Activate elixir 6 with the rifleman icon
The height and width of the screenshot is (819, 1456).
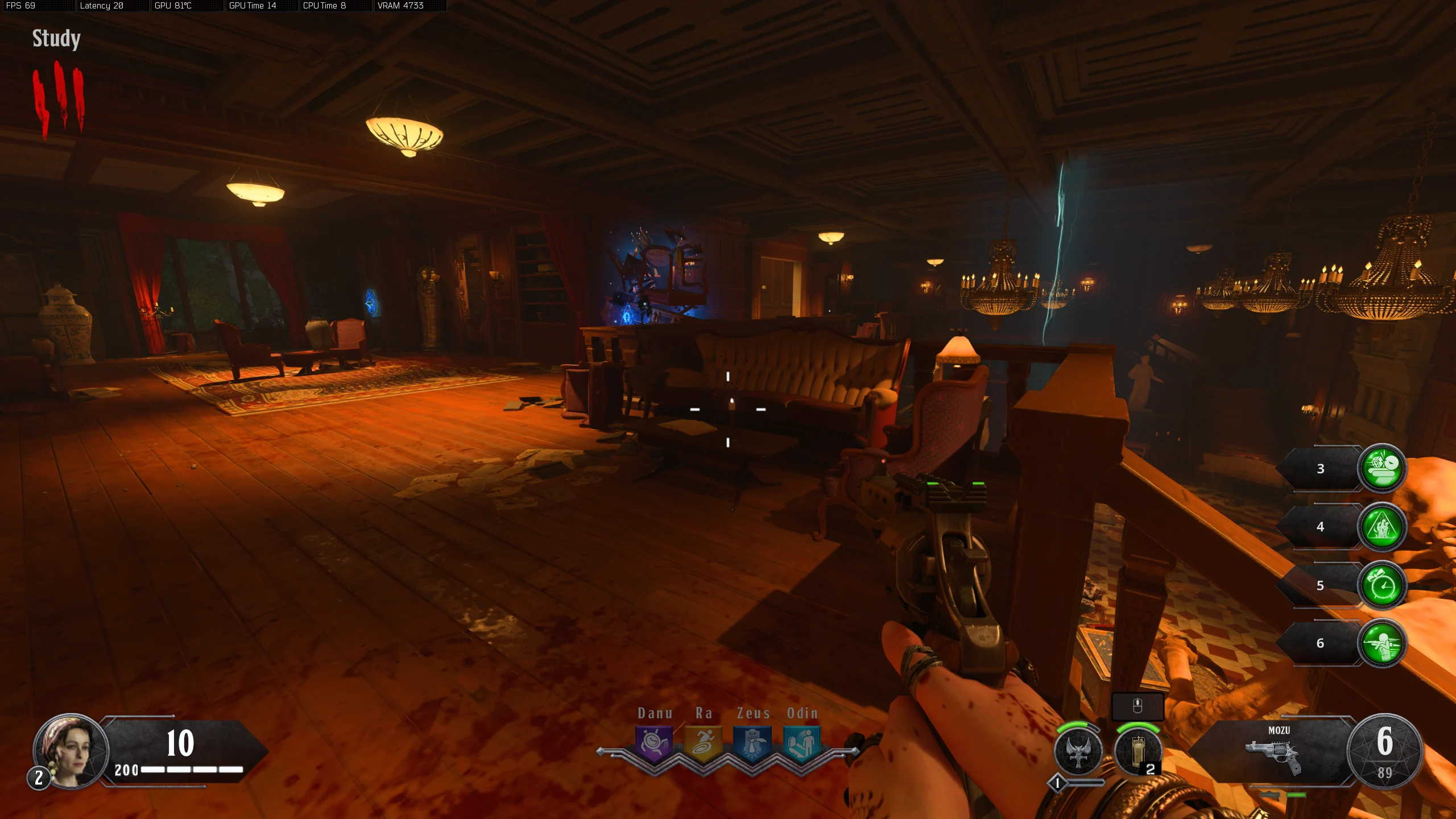1382,643
